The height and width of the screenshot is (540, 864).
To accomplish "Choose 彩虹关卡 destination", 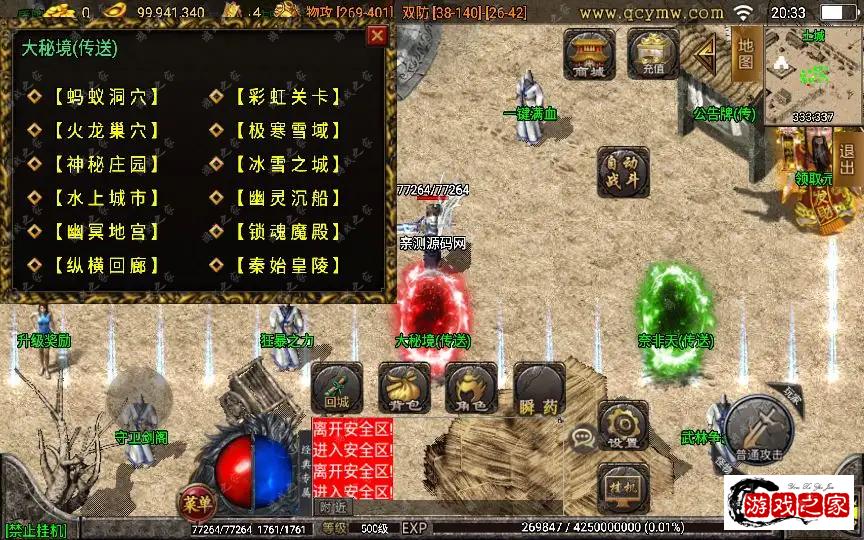I will [x=281, y=97].
